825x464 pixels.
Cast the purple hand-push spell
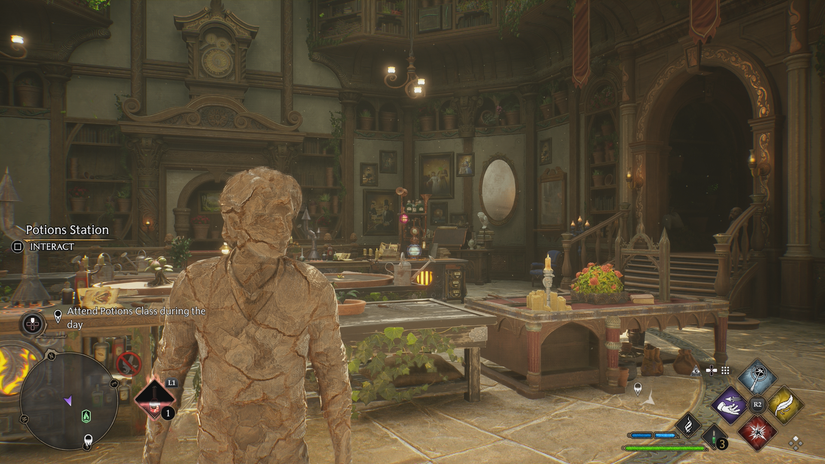point(729,404)
